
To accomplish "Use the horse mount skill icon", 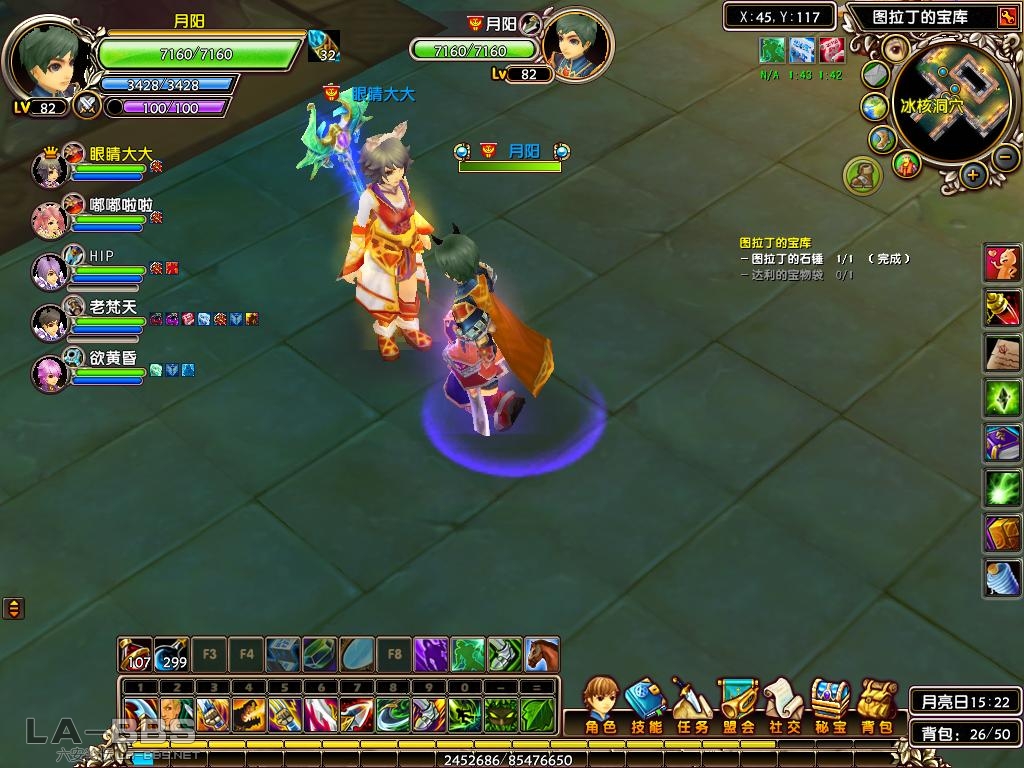I will pos(541,654).
